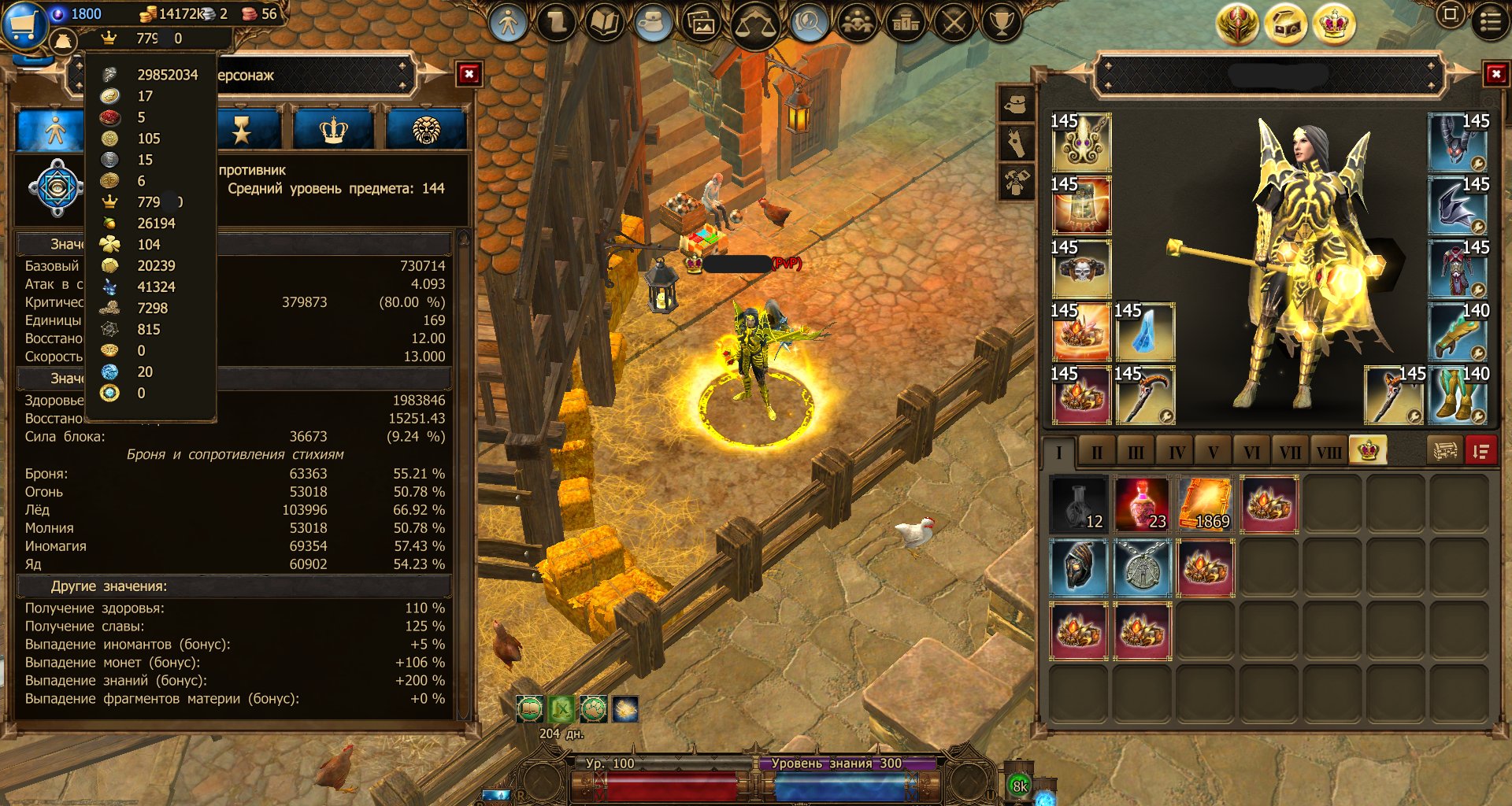This screenshot has width=1512, height=806.
Task: Select the star medal tab
Action: click(x=242, y=130)
